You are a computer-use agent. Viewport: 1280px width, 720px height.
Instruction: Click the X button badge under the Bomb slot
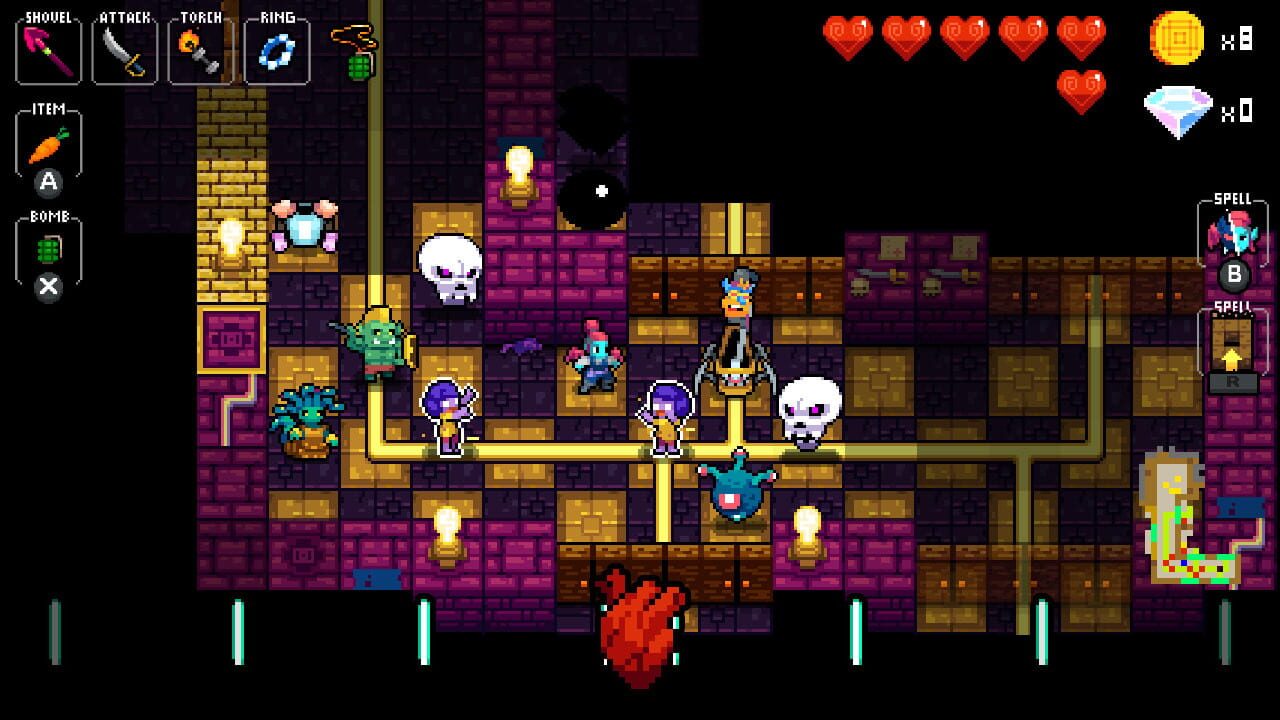(47, 285)
